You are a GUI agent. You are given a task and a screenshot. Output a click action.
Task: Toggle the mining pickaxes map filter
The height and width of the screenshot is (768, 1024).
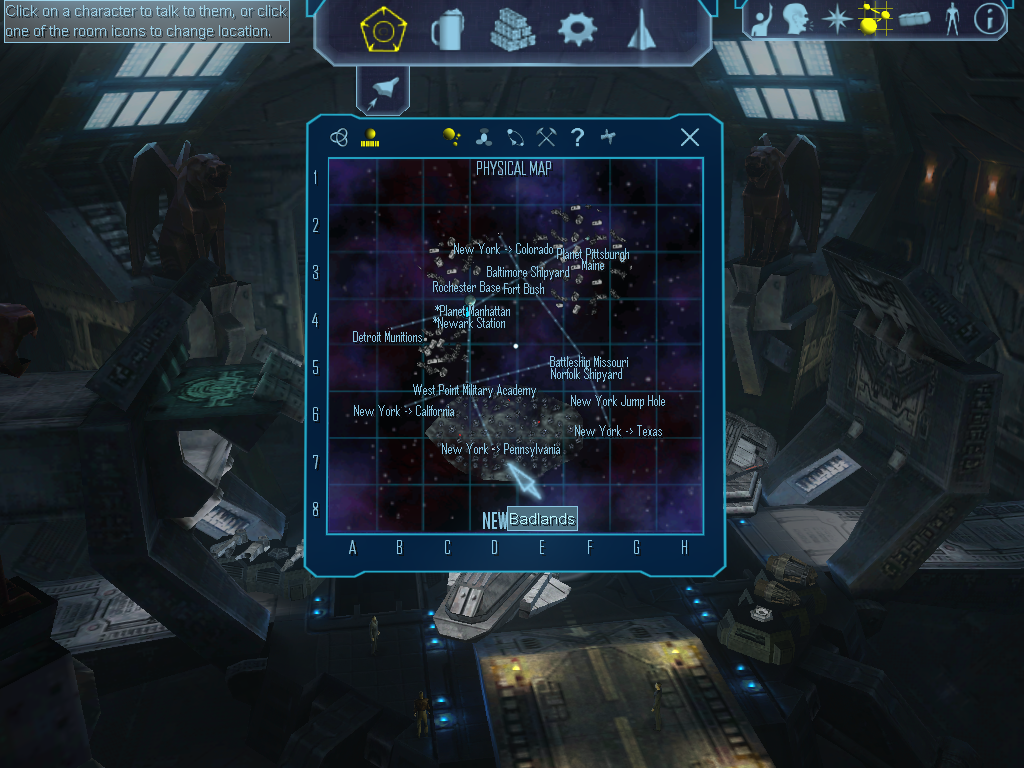tap(546, 138)
